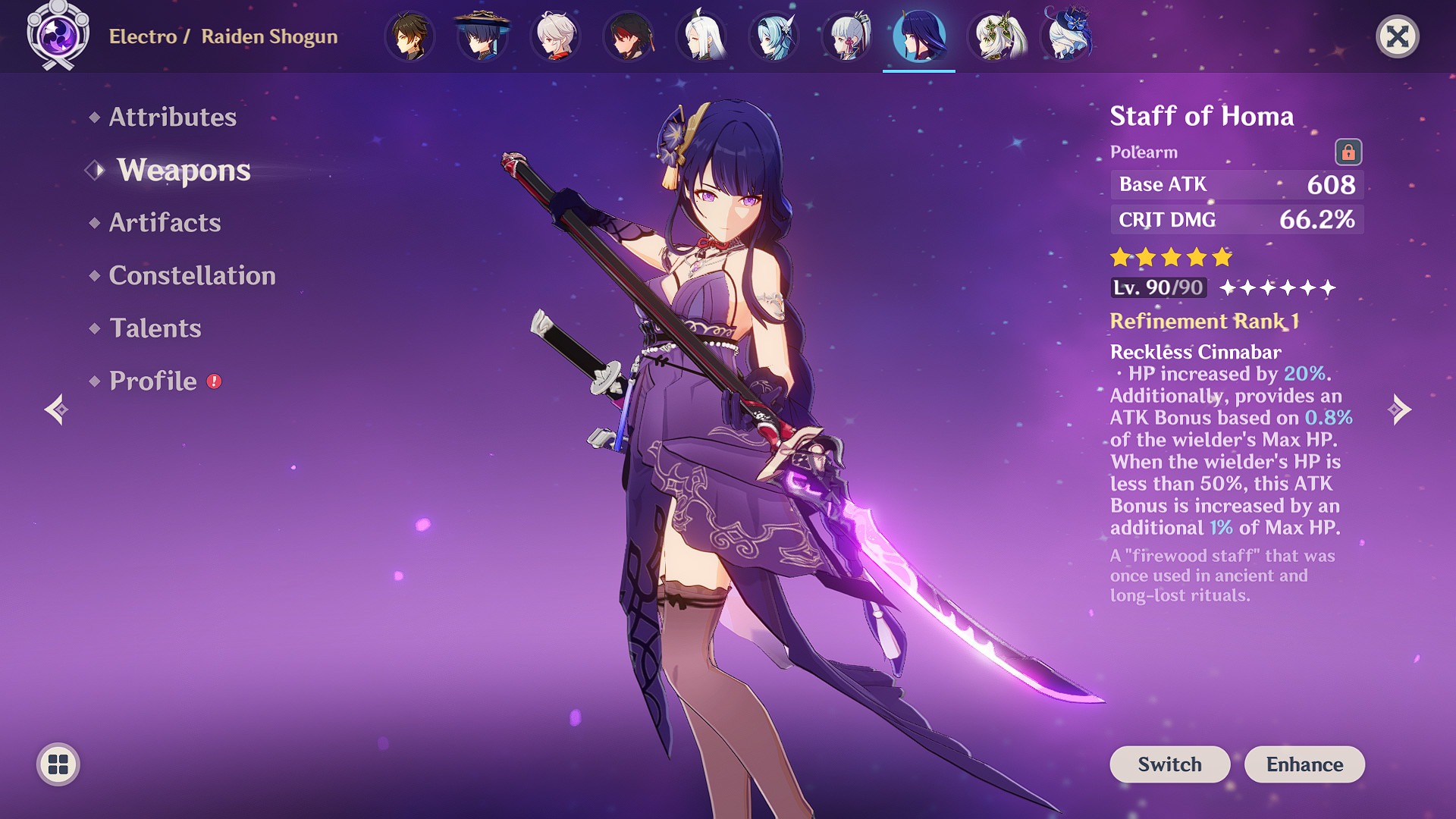Screen dimensions: 1456x819
Task: Go to the Constellation page
Action: [x=192, y=275]
